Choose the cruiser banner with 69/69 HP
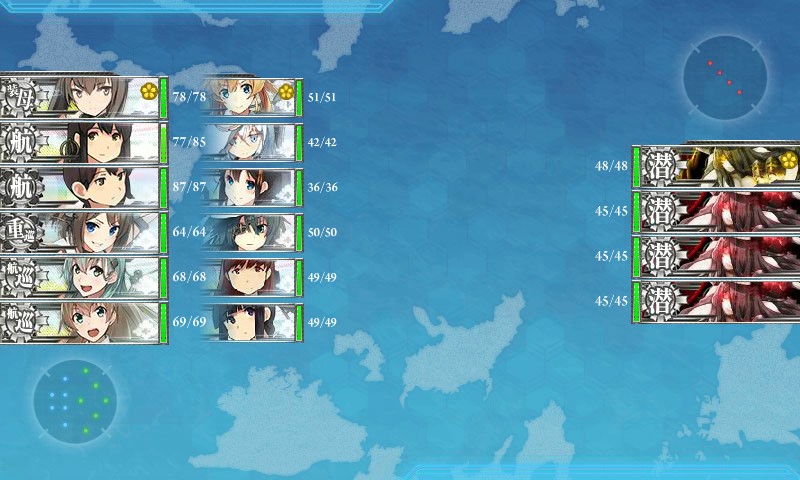This screenshot has width=800, height=480. 82,323
